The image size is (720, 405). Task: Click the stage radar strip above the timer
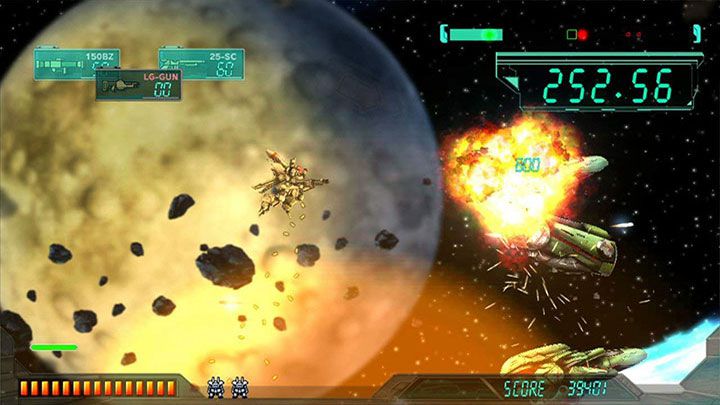tap(570, 35)
